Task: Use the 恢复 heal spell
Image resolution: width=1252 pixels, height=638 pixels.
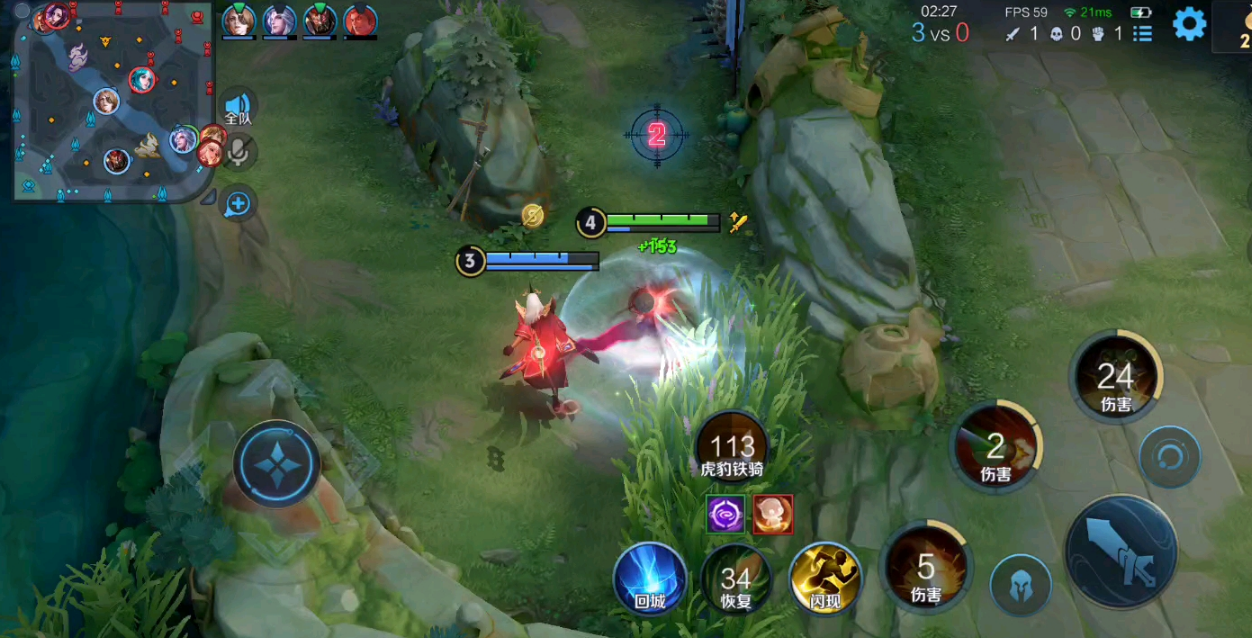Action: [736, 580]
